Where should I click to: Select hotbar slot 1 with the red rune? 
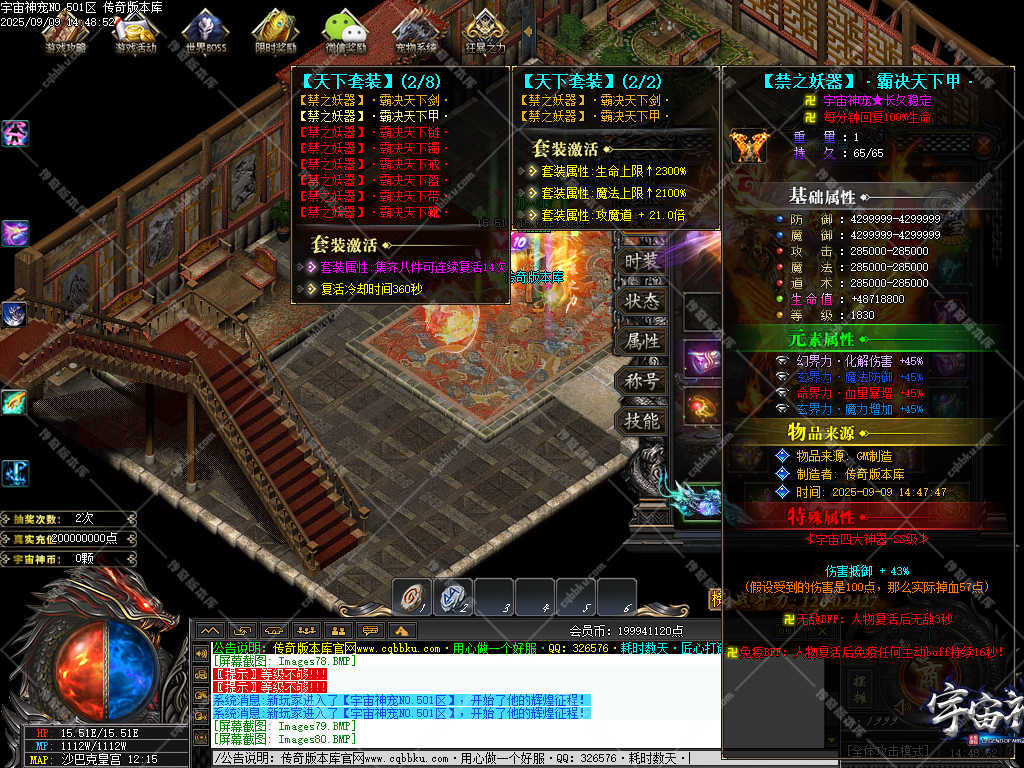click(x=412, y=596)
